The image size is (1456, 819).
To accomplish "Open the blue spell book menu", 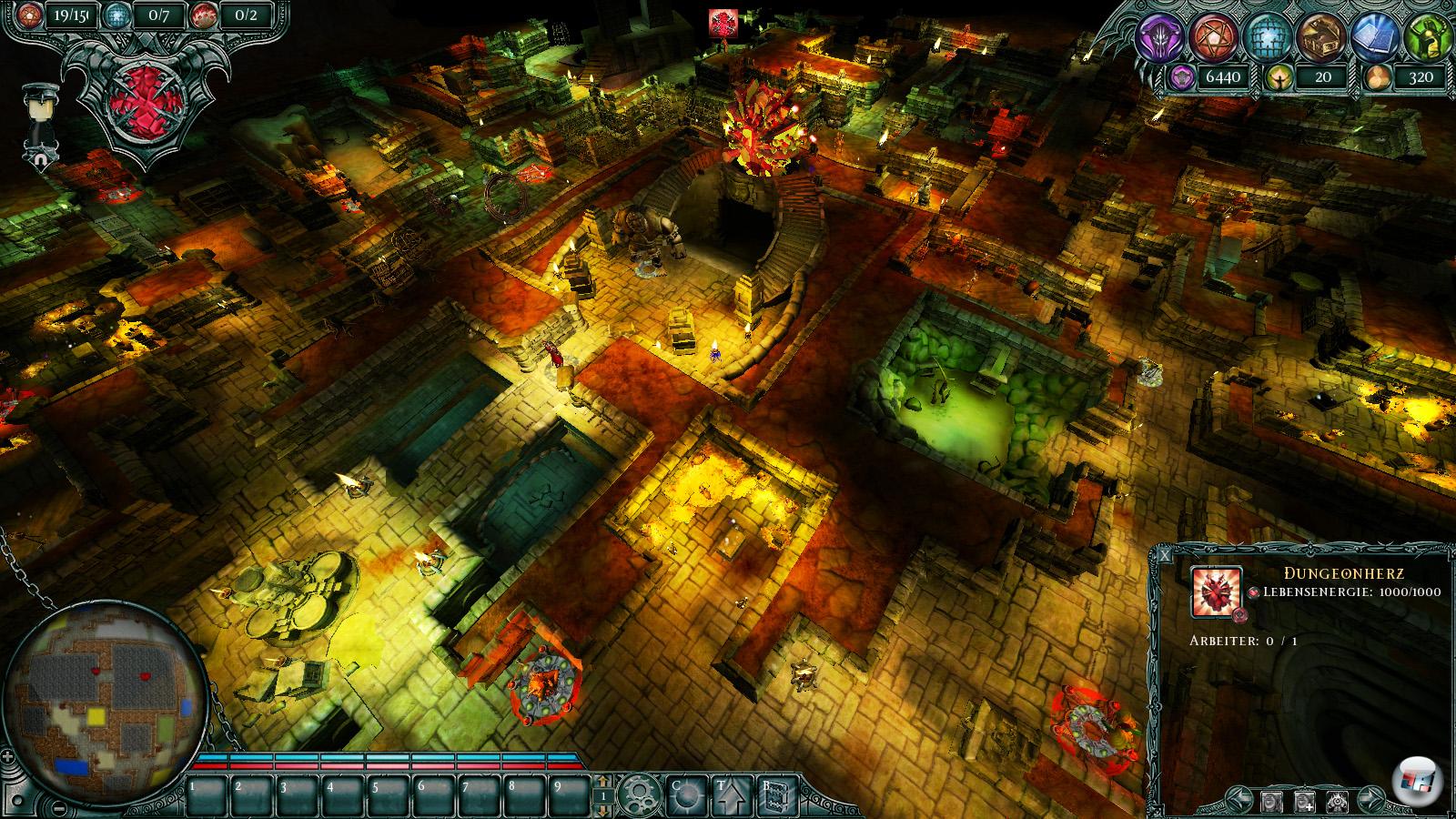I will tap(1374, 36).
